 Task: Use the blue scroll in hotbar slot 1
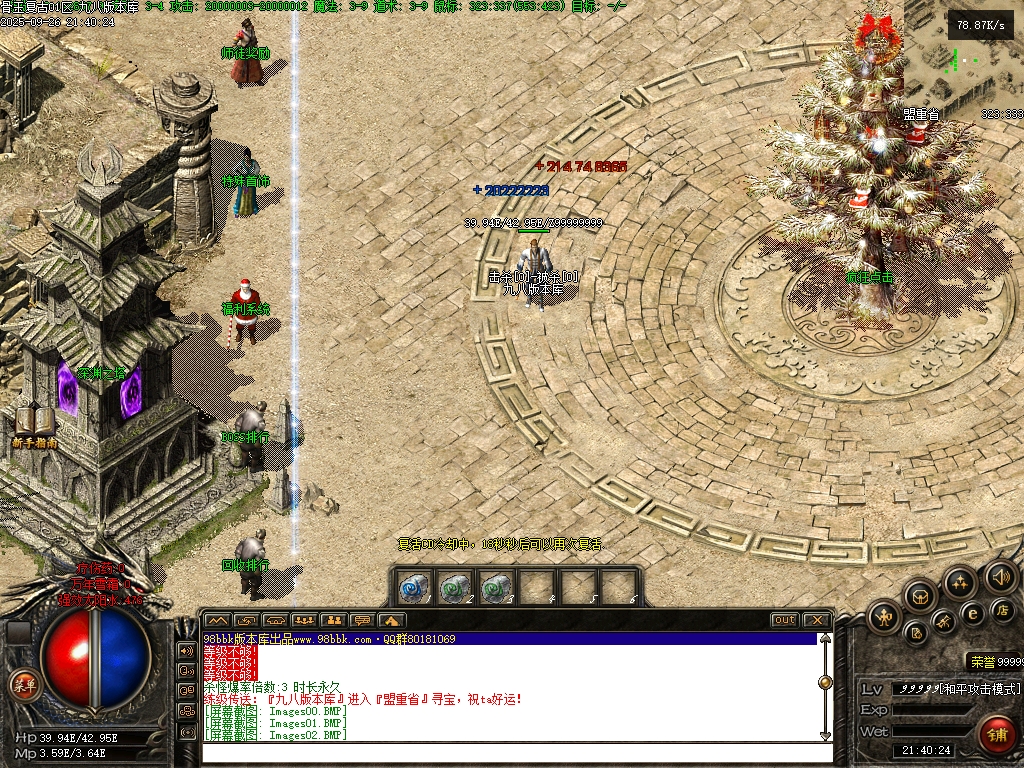[x=414, y=588]
